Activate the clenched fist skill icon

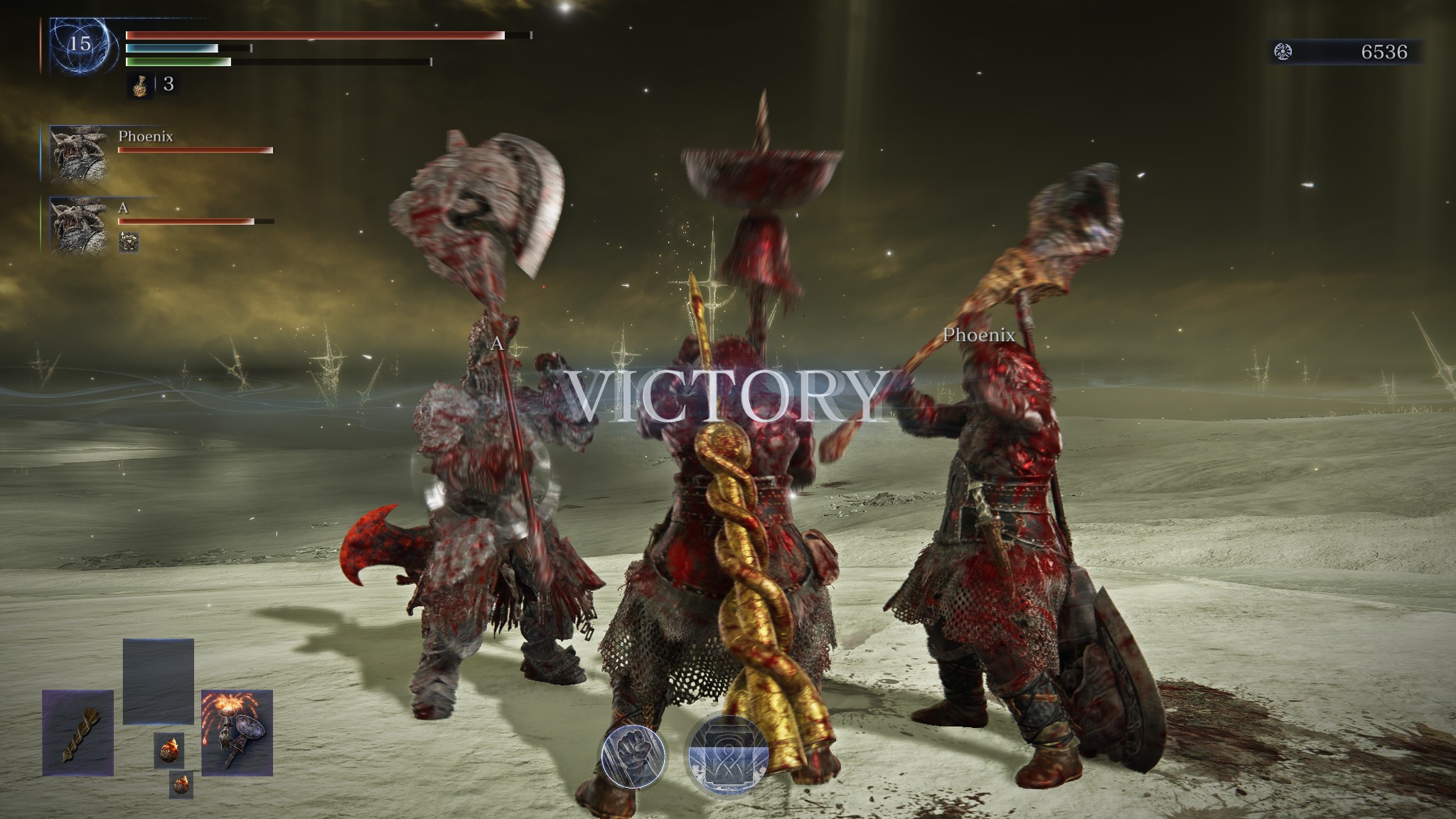click(x=633, y=756)
